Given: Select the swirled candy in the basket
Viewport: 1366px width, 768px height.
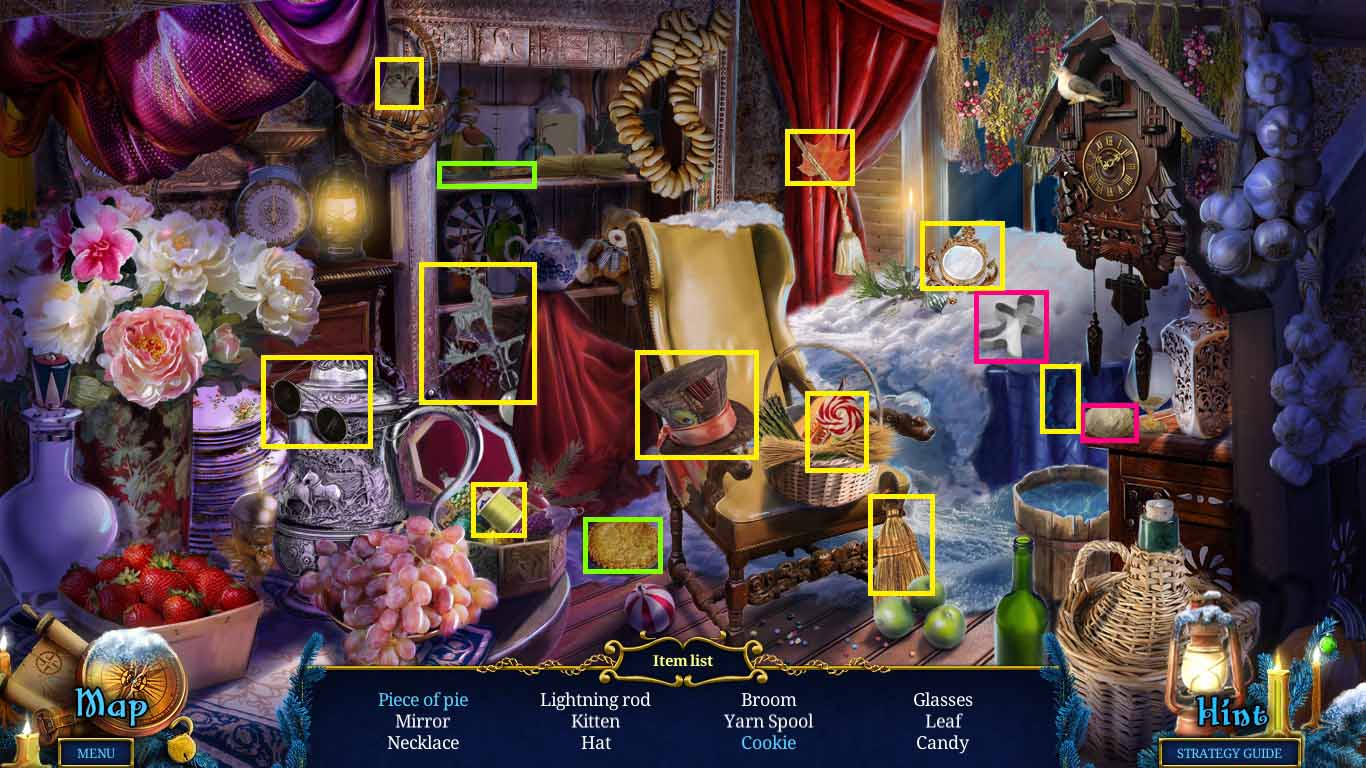Looking at the screenshot, I should [x=836, y=430].
